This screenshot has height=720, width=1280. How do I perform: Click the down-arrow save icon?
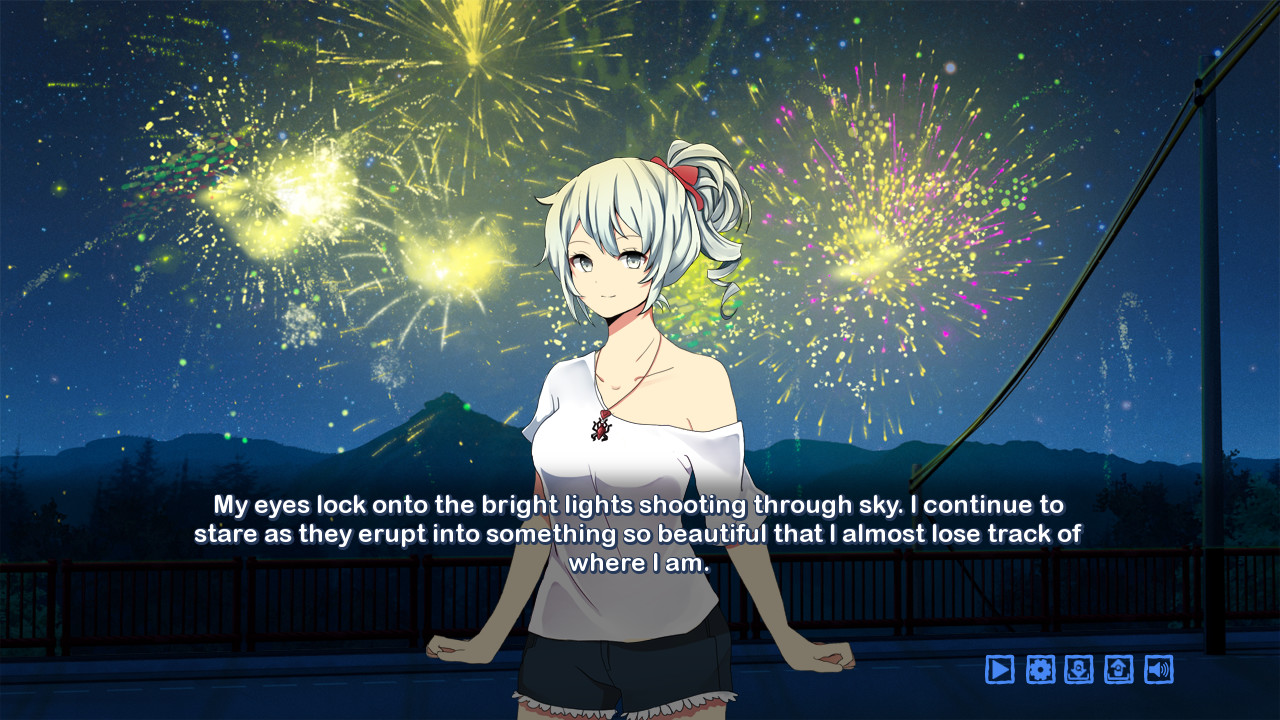1079,669
